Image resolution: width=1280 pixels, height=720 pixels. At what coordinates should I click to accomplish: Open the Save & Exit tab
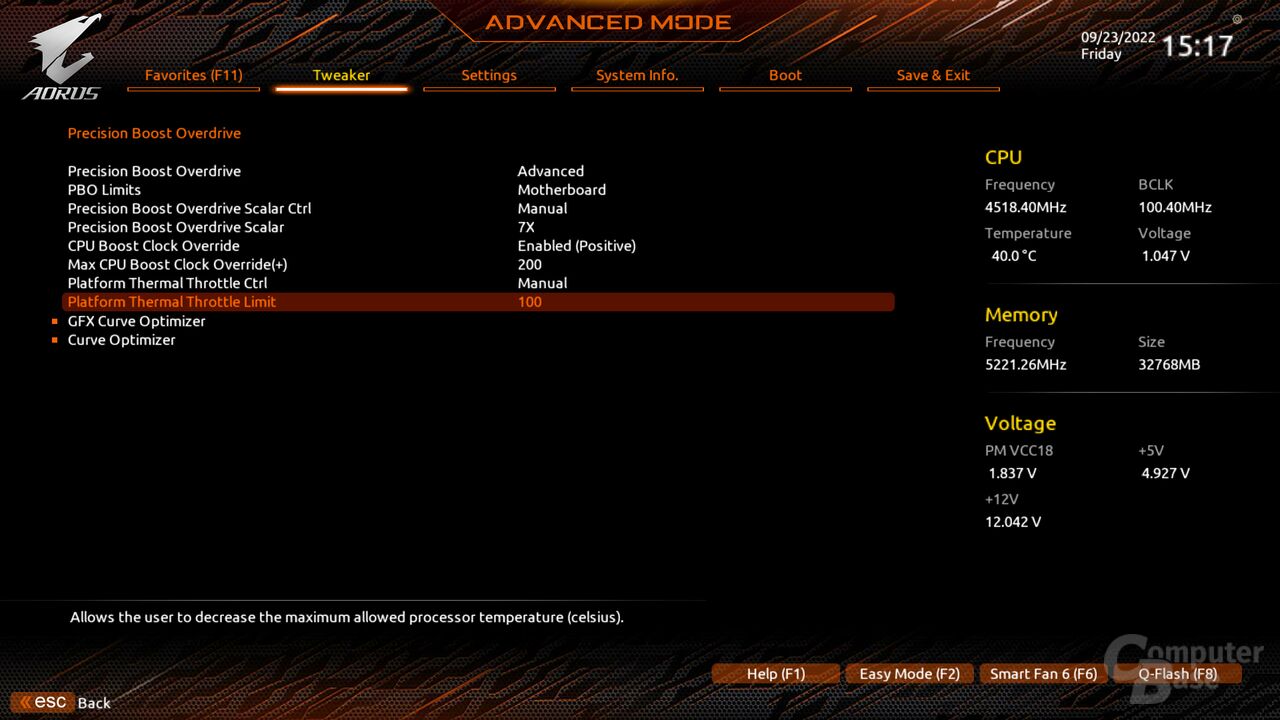933,75
